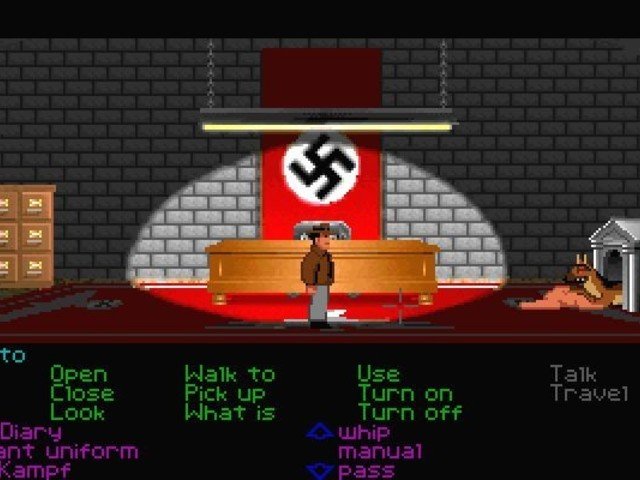Select the pass inventory item
640x480 pixels.
366,470
